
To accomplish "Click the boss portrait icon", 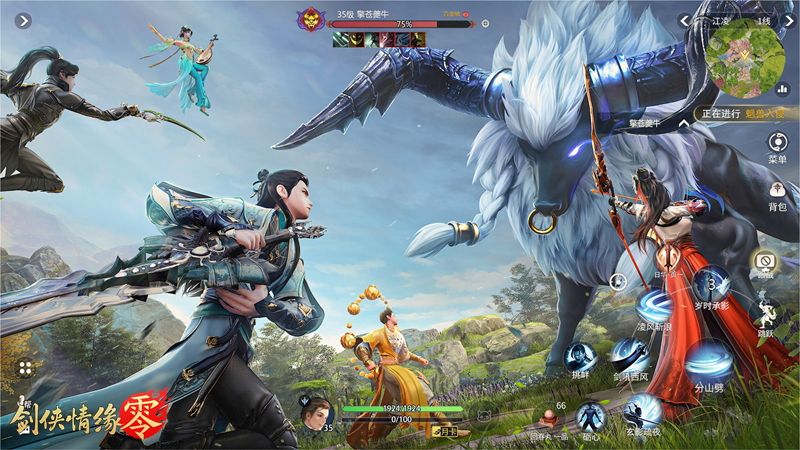I will (311, 19).
